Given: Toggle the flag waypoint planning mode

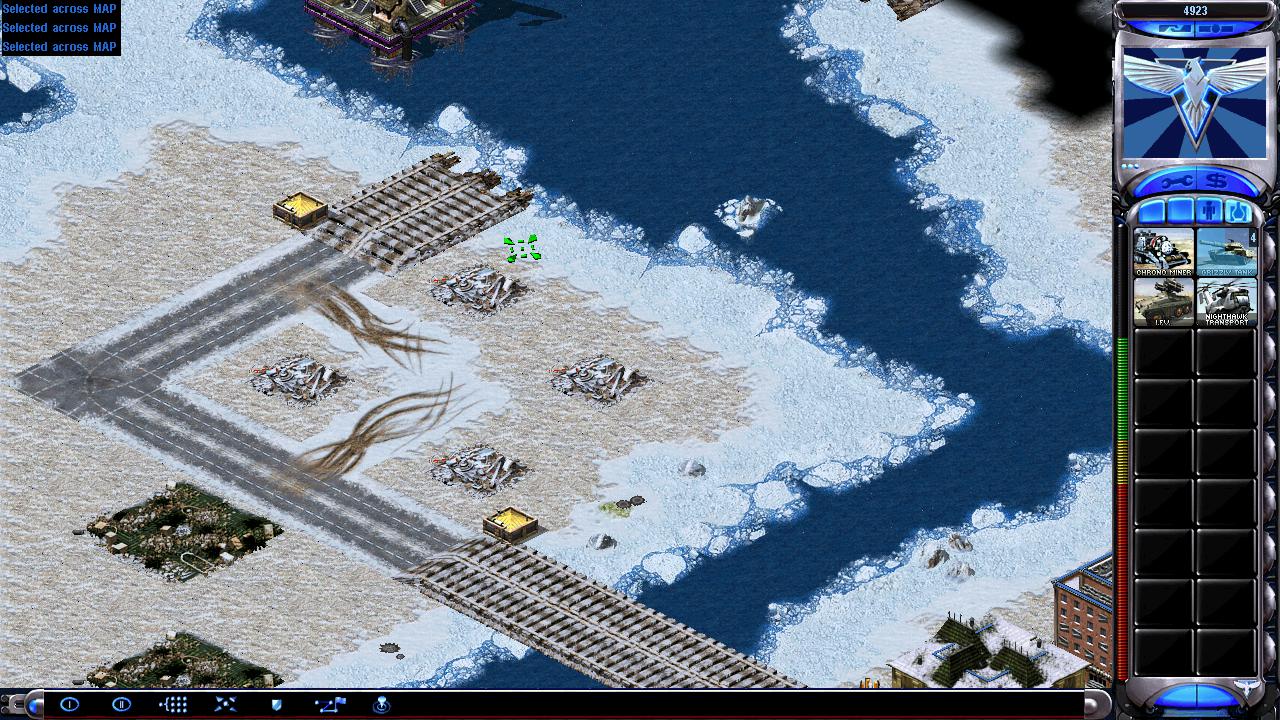Looking at the screenshot, I should coord(330,704).
